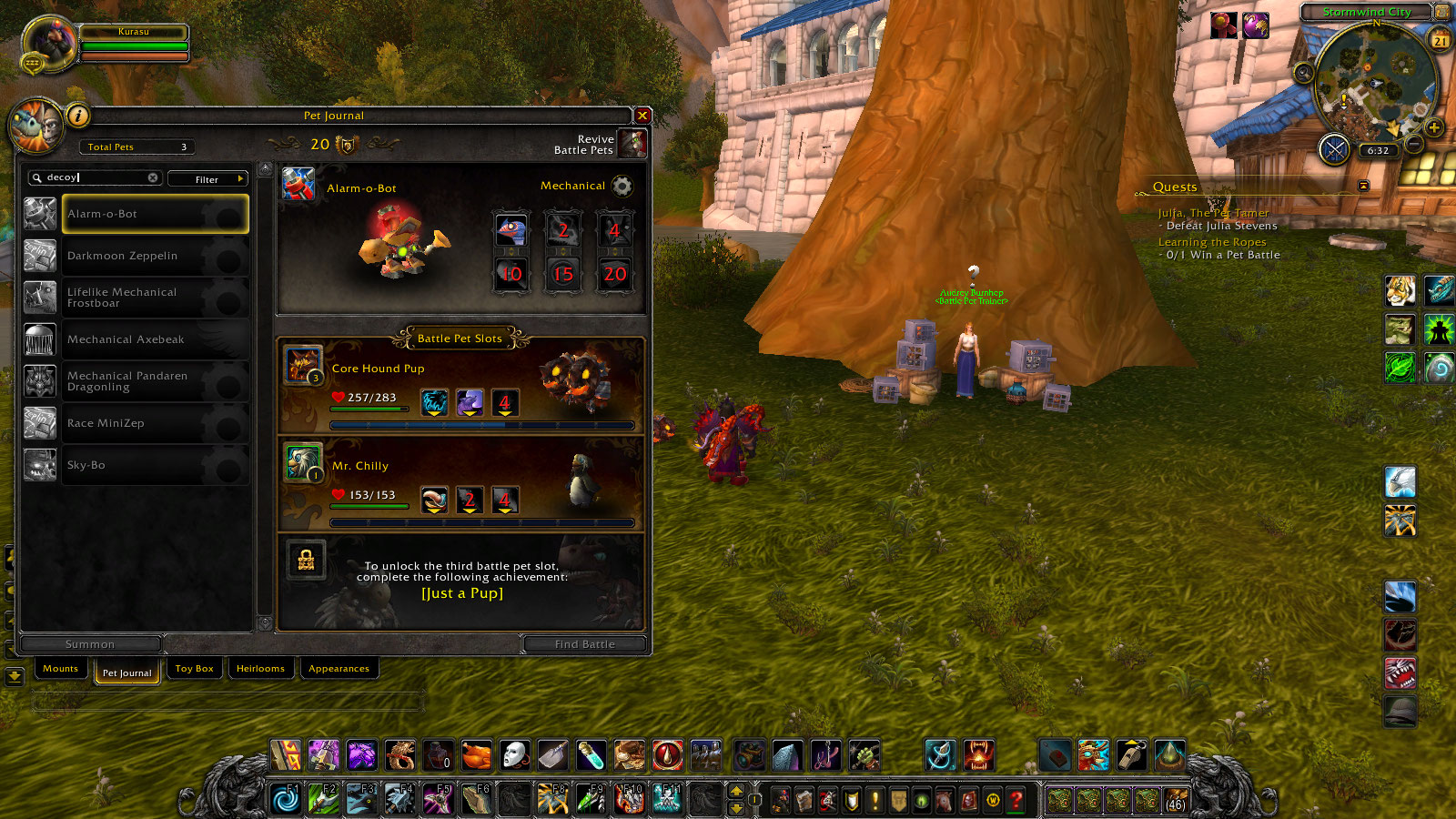Open the Filter dropdown in the Pet Journal
1456x819 pixels.
click(x=207, y=178)
